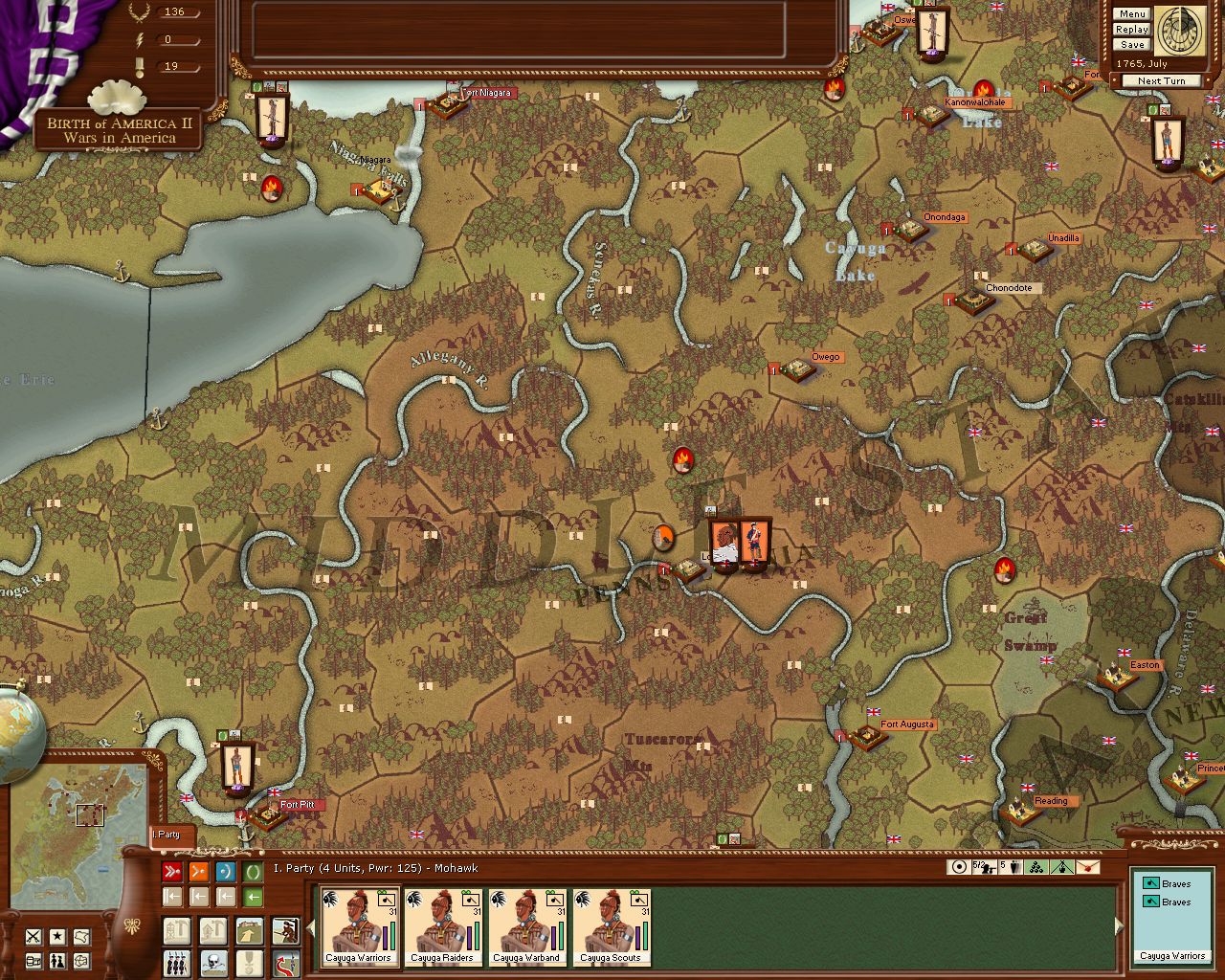Choose the orange offensive posture
Image resolution: width=1225 pixels, height=980 pixels.
[199, 872]
